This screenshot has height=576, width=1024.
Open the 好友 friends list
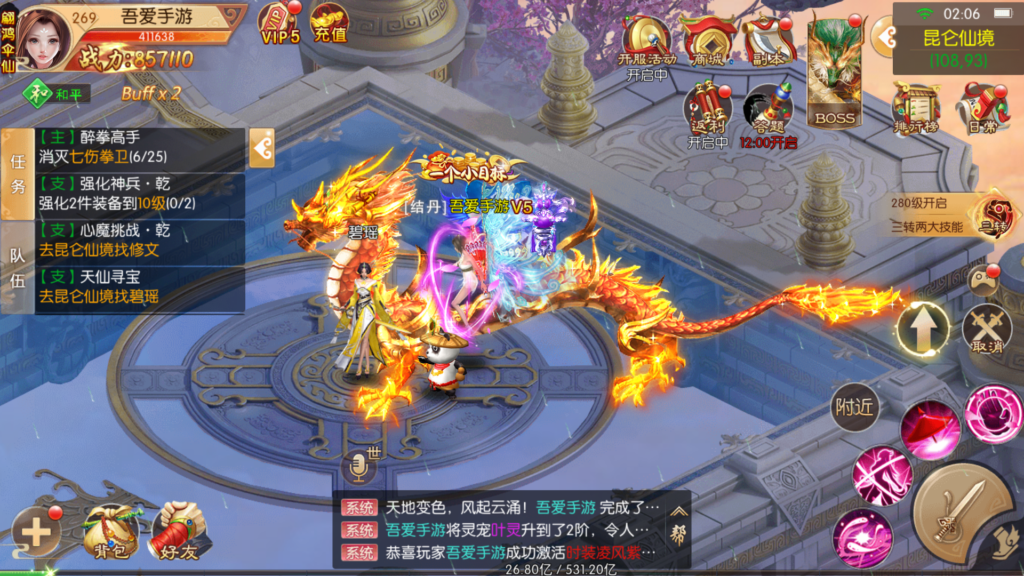(x=176, y=531)
